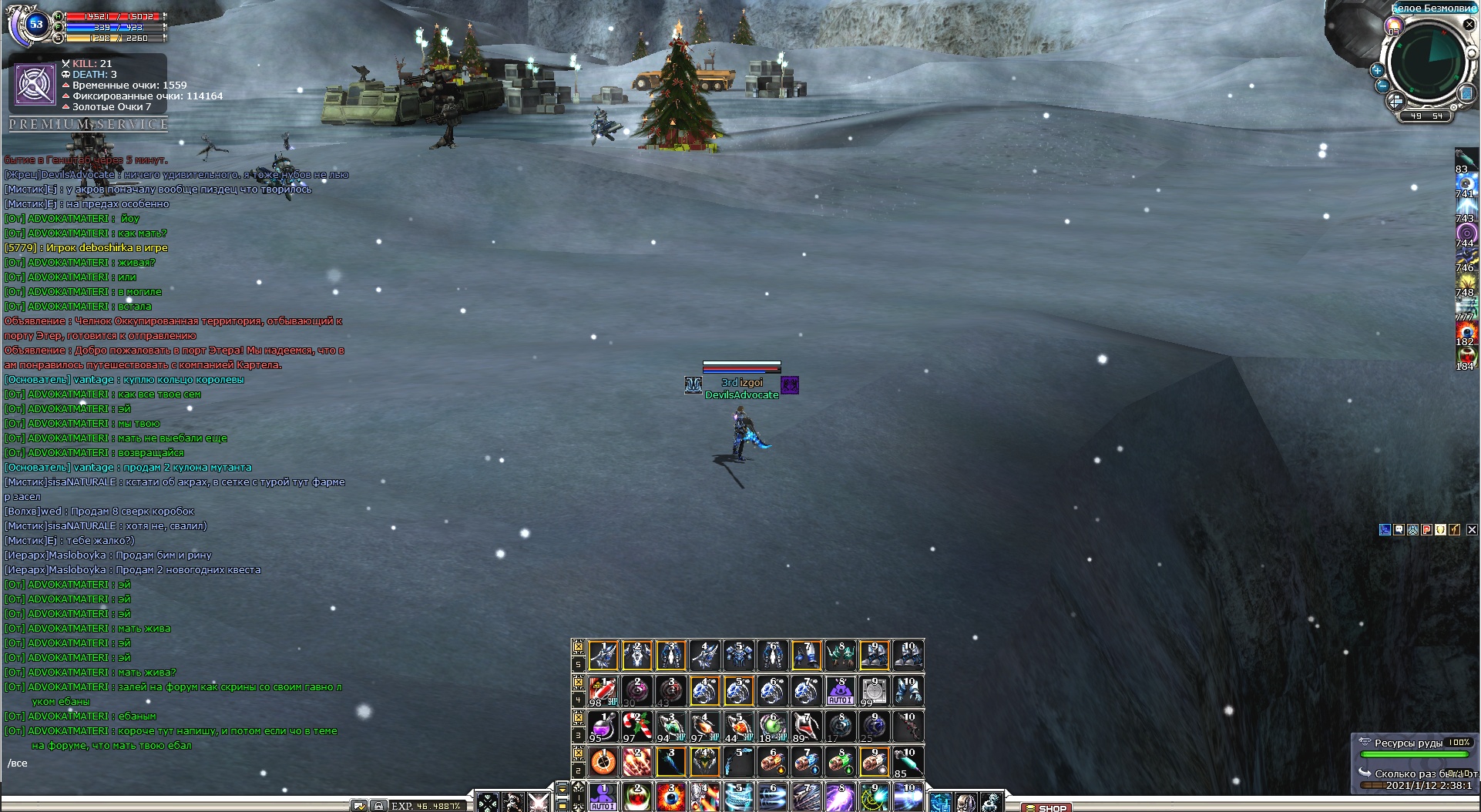1481x812 pixels.
Task: Open the PREMIUM SERVICE banner
Action: pyautogui.click(x=89, y=124)
